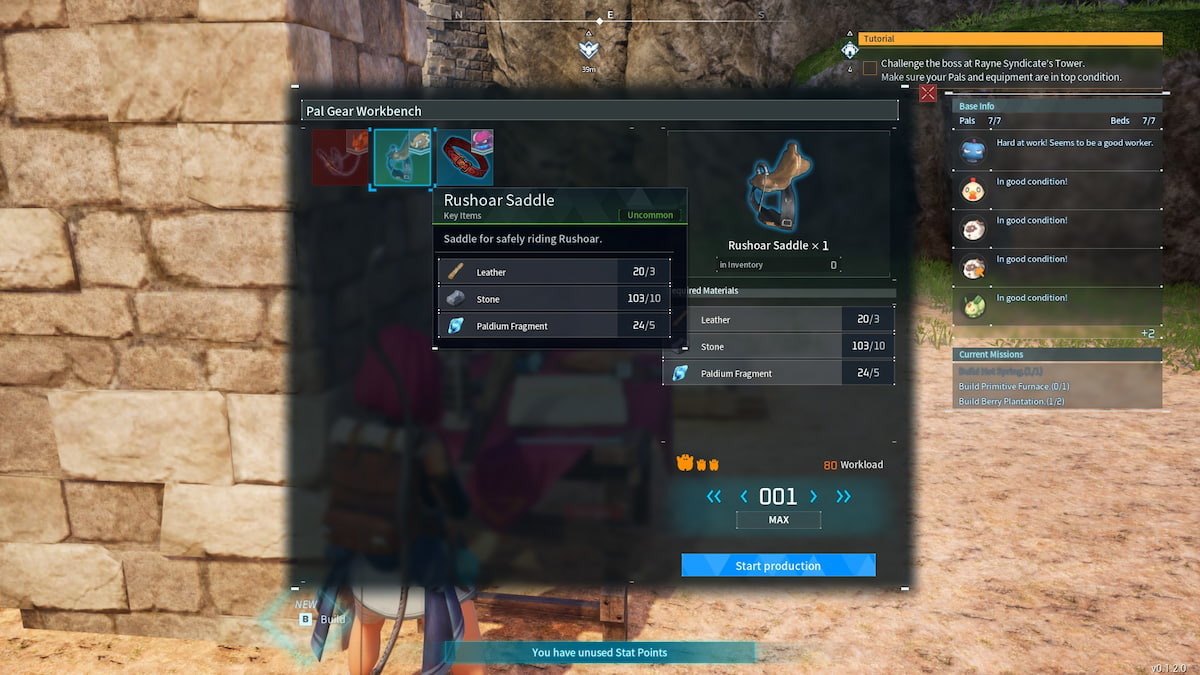Open the unused Stat Points notification
Image resolution: width=1200 pixels, height=675 pixels.
[x=599, y=652]
